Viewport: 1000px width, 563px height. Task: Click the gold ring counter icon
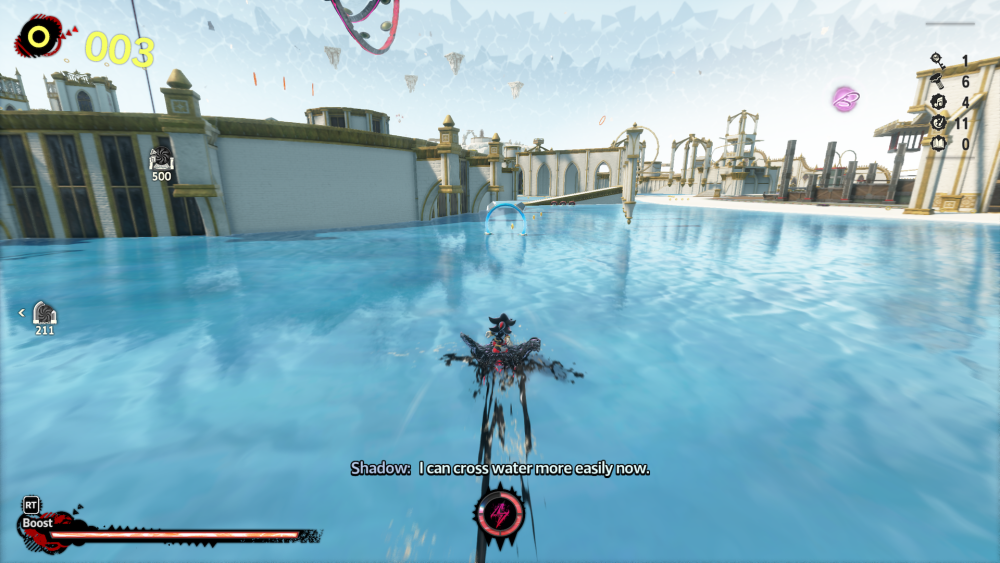[x=39, y=38]
